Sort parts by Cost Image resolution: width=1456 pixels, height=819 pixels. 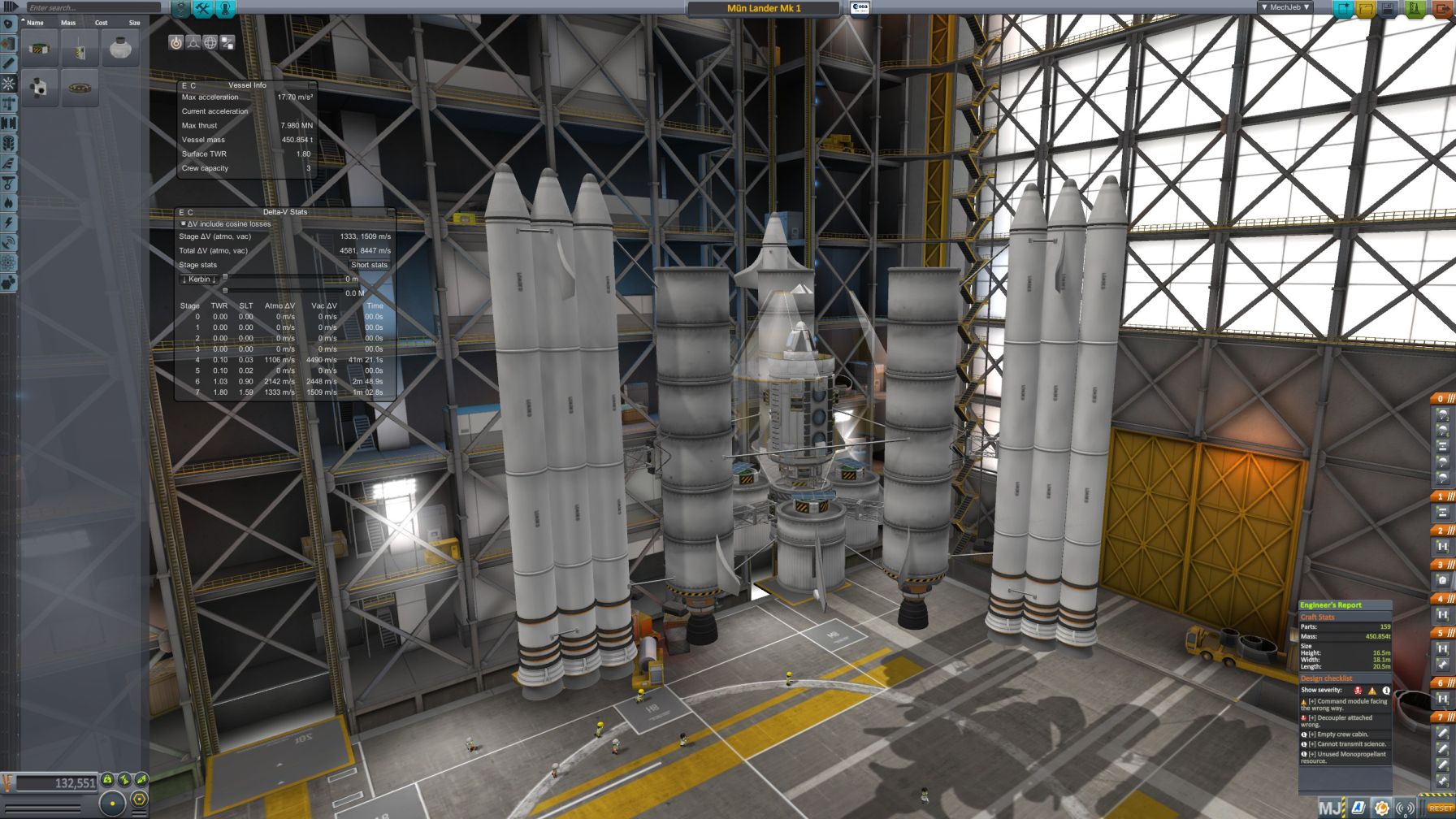[101, 23]
